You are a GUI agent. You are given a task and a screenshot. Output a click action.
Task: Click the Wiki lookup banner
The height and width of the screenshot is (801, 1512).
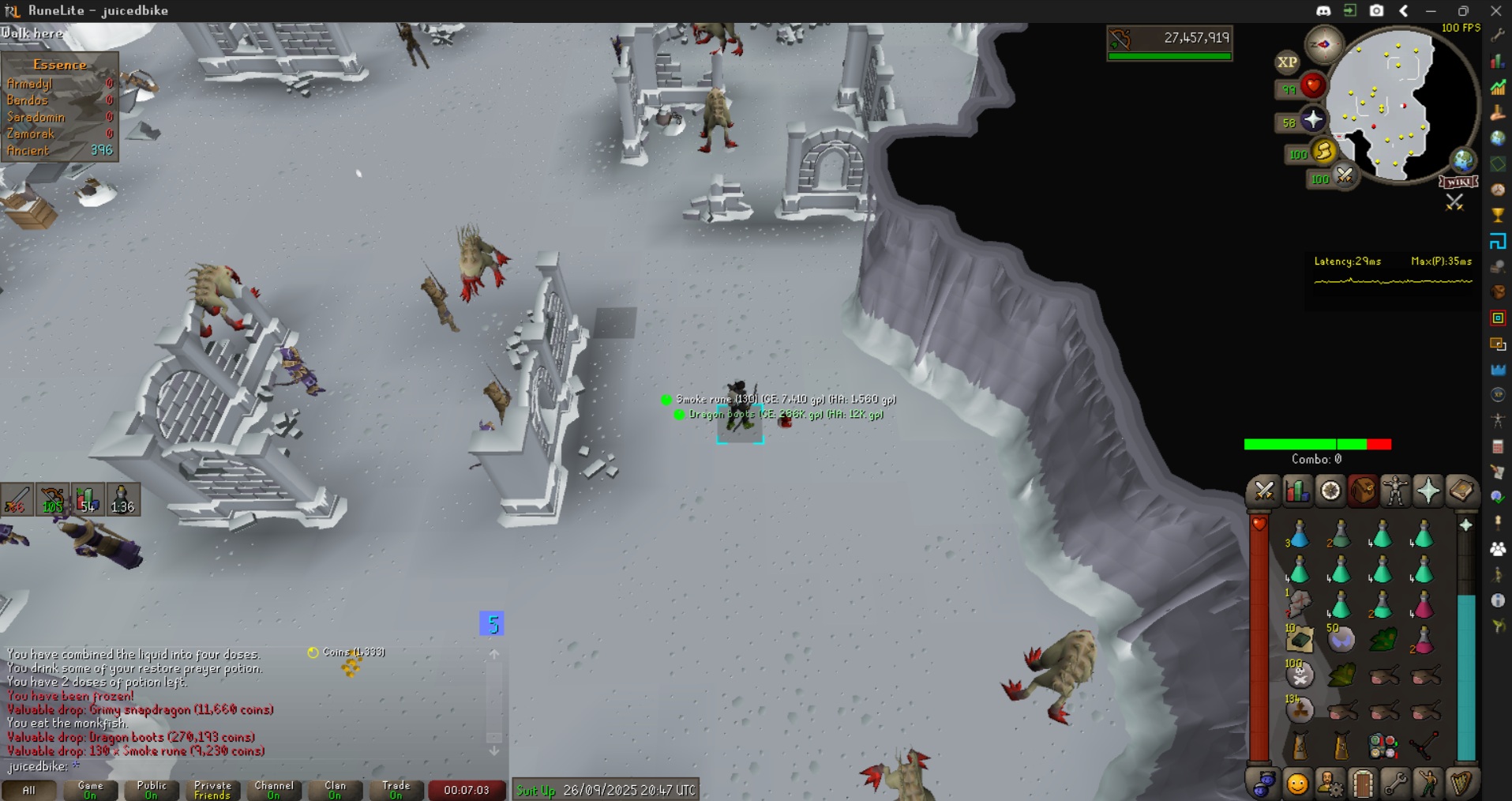(1458, 182)
